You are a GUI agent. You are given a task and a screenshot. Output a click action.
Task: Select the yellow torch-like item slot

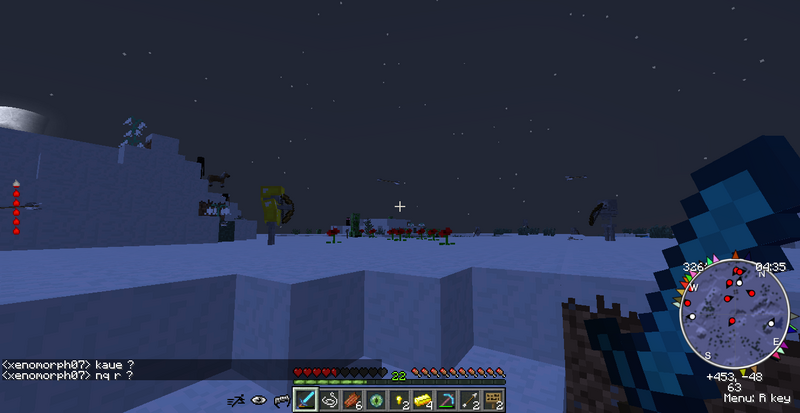pyautogui.click(x=400, y=400)
